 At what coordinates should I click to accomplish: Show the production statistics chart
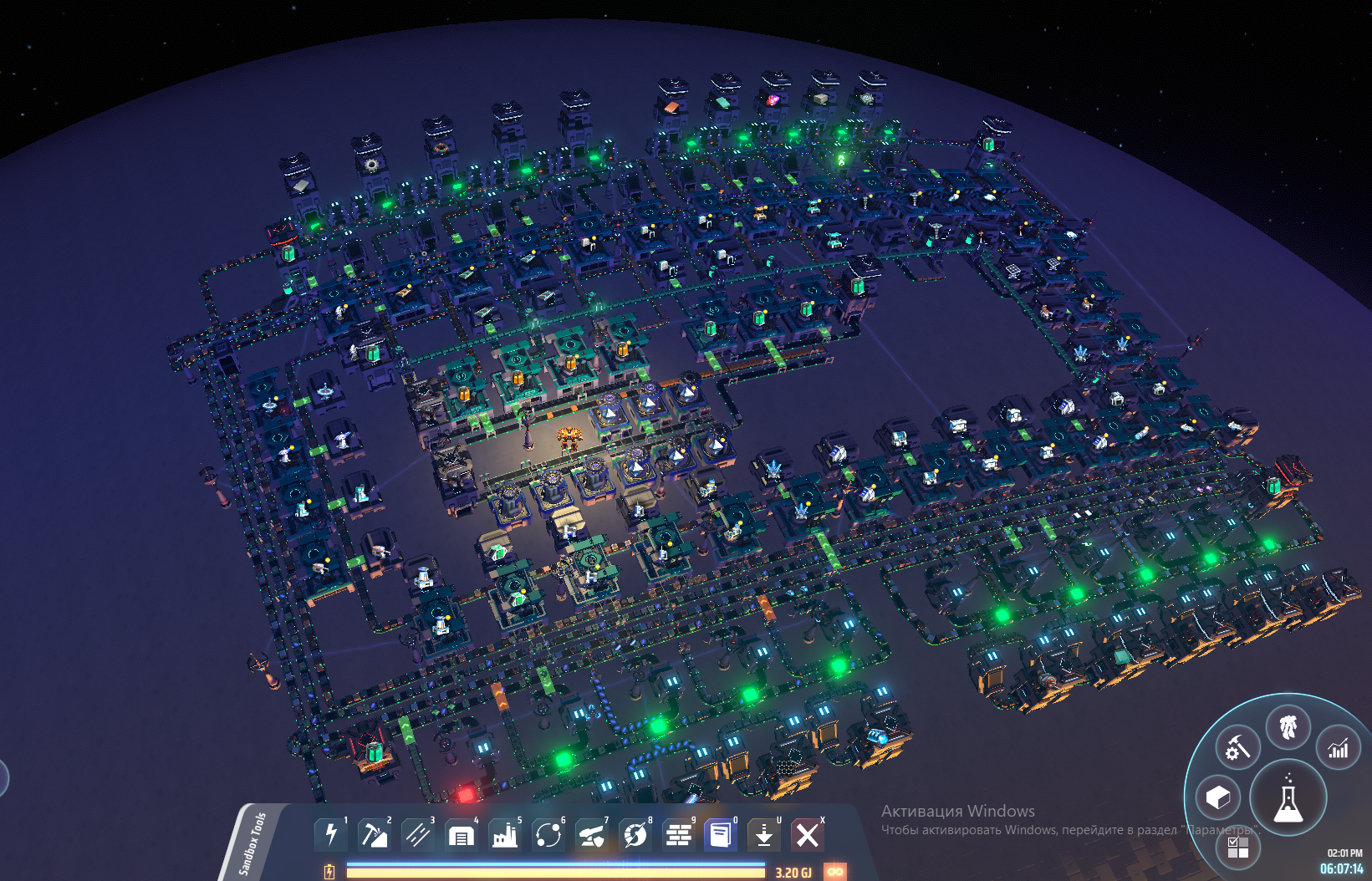tap(1339, 748)
